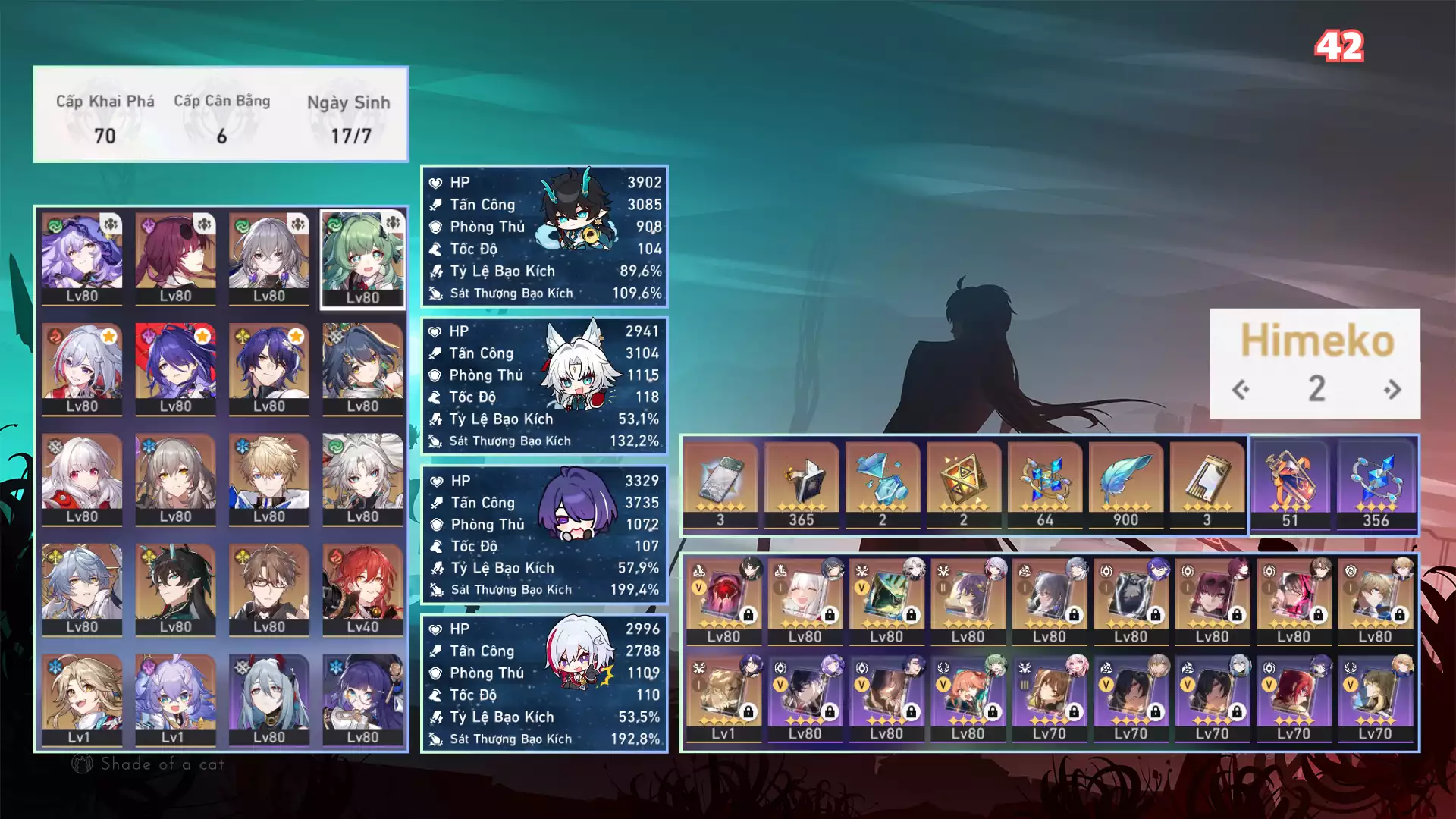
Task: Select the item slot showing 64
Action: click(x=1045, y=485)
